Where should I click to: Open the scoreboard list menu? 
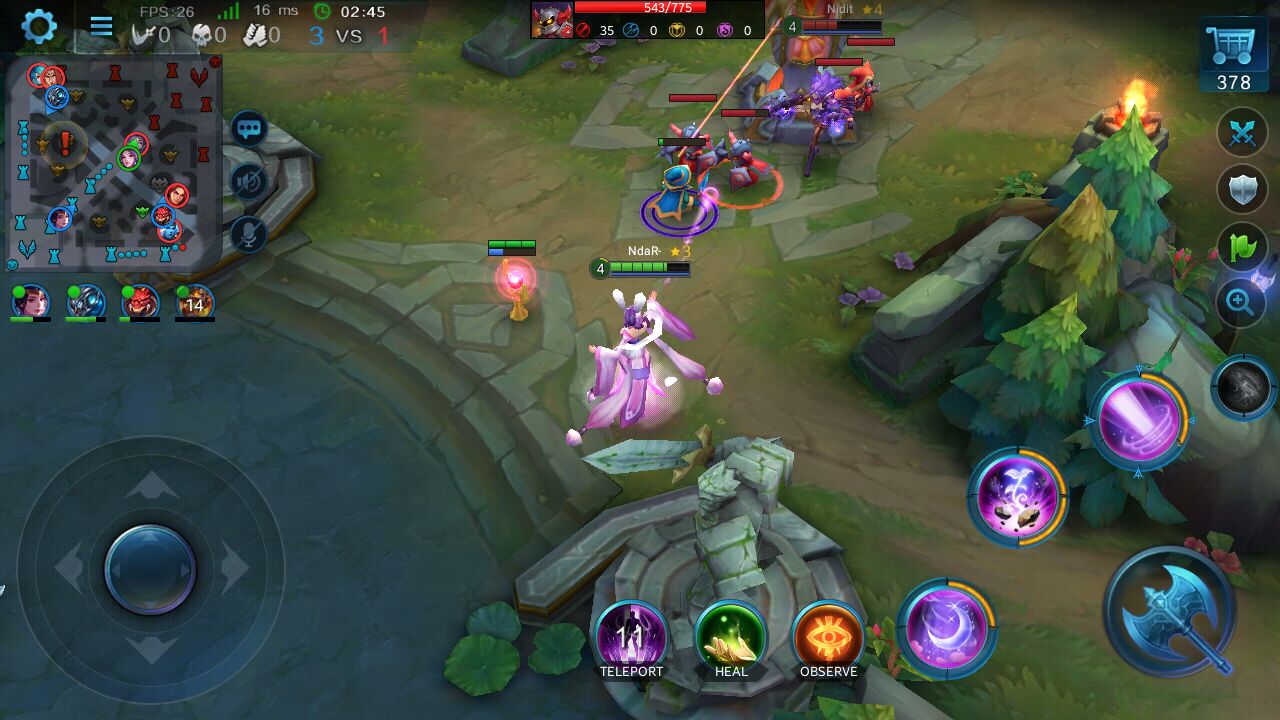[x=101, y=26]
